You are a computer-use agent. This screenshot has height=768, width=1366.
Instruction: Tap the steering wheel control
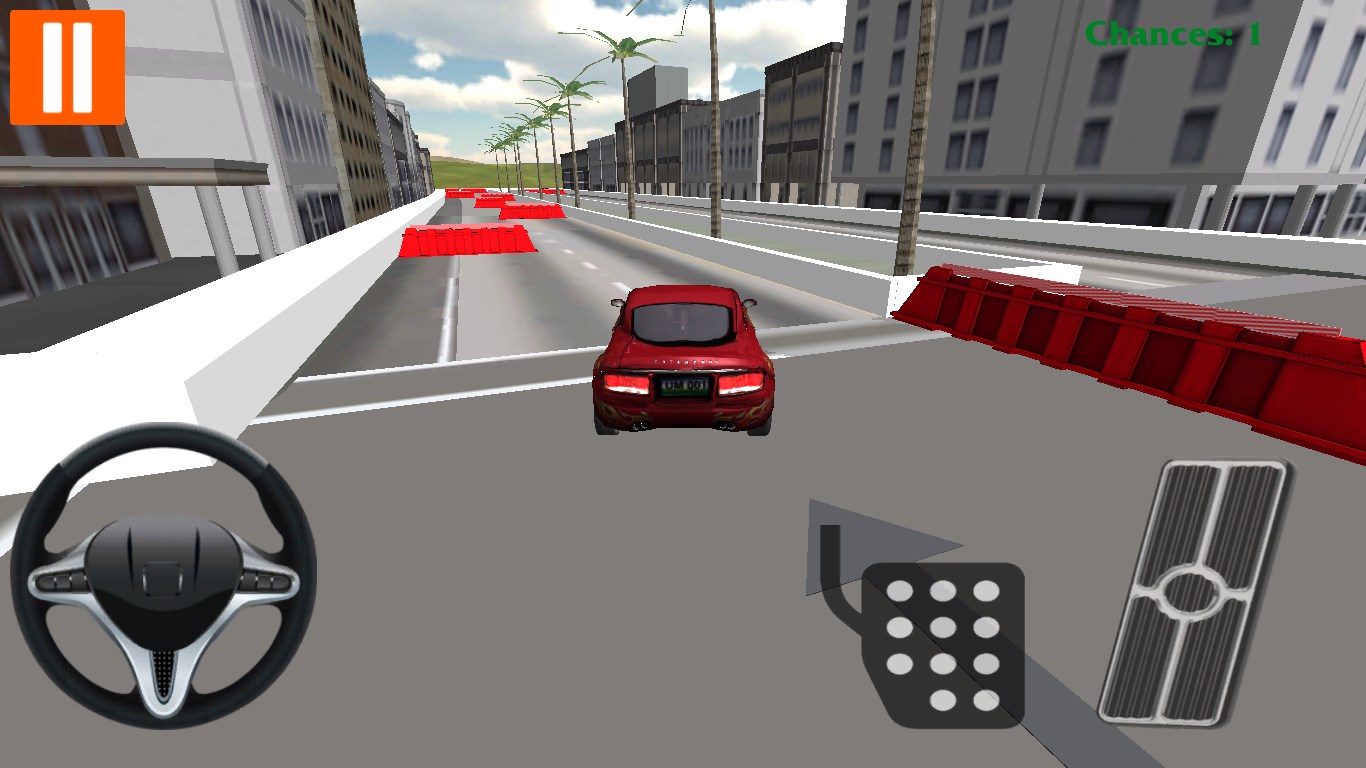163,577
